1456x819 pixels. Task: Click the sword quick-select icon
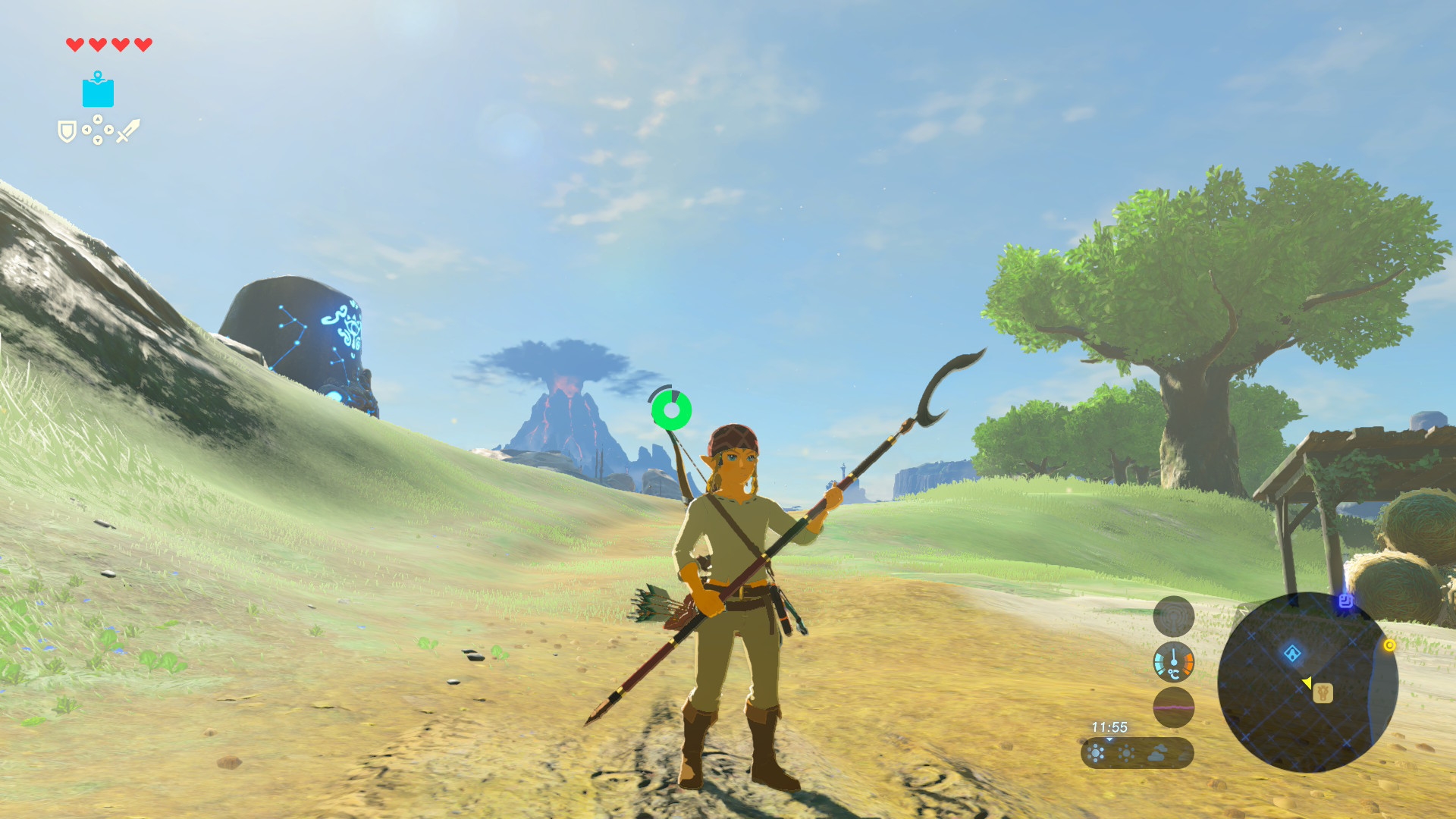click(128, 130)
